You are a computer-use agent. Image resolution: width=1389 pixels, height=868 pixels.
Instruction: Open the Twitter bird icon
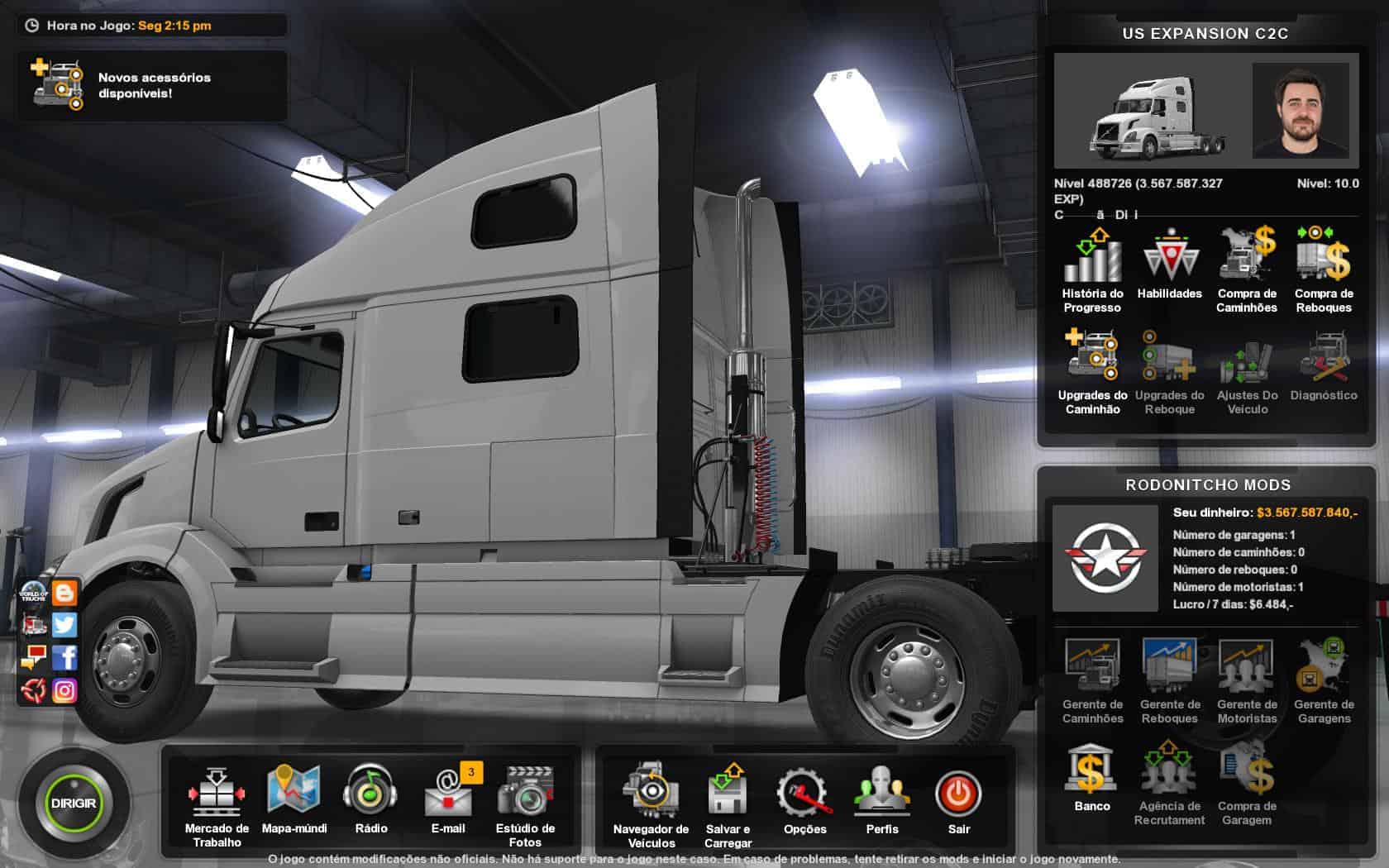click(x=64, y=625)
